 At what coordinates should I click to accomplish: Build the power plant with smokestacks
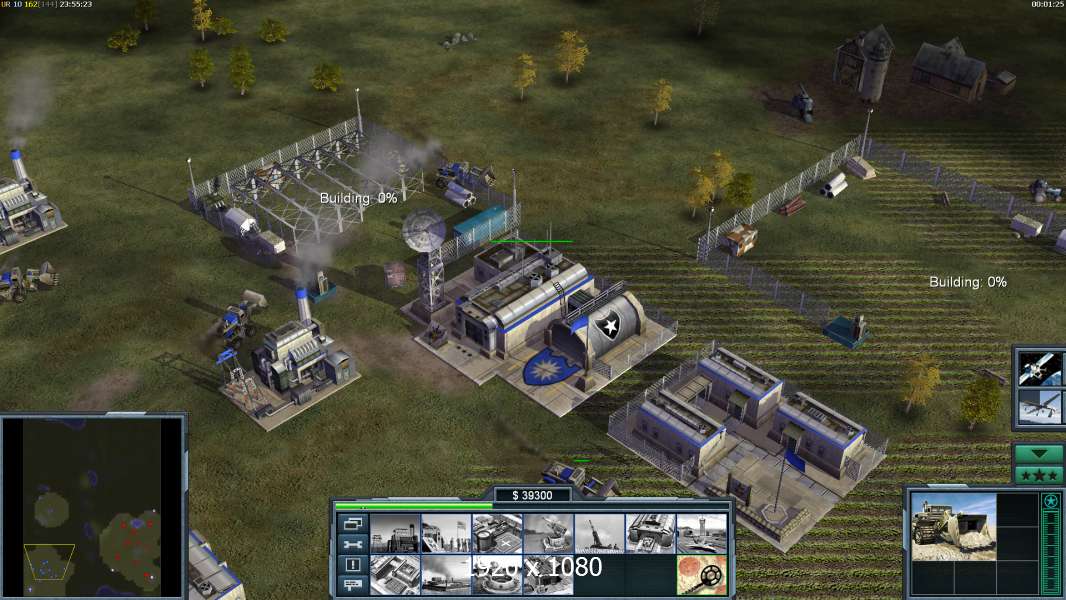(394, 533)
